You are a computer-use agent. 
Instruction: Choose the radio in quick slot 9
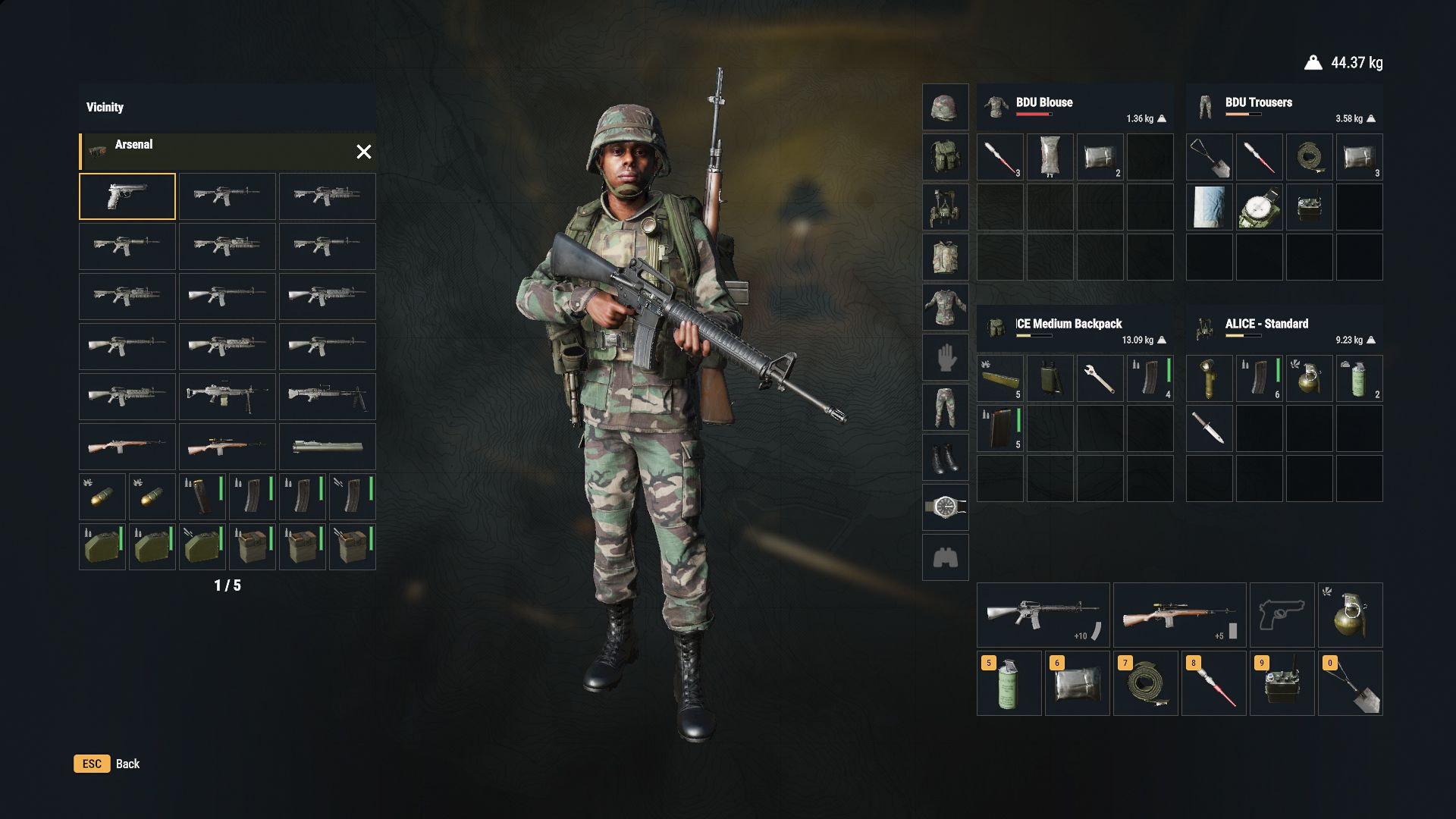coord(1282,683)
